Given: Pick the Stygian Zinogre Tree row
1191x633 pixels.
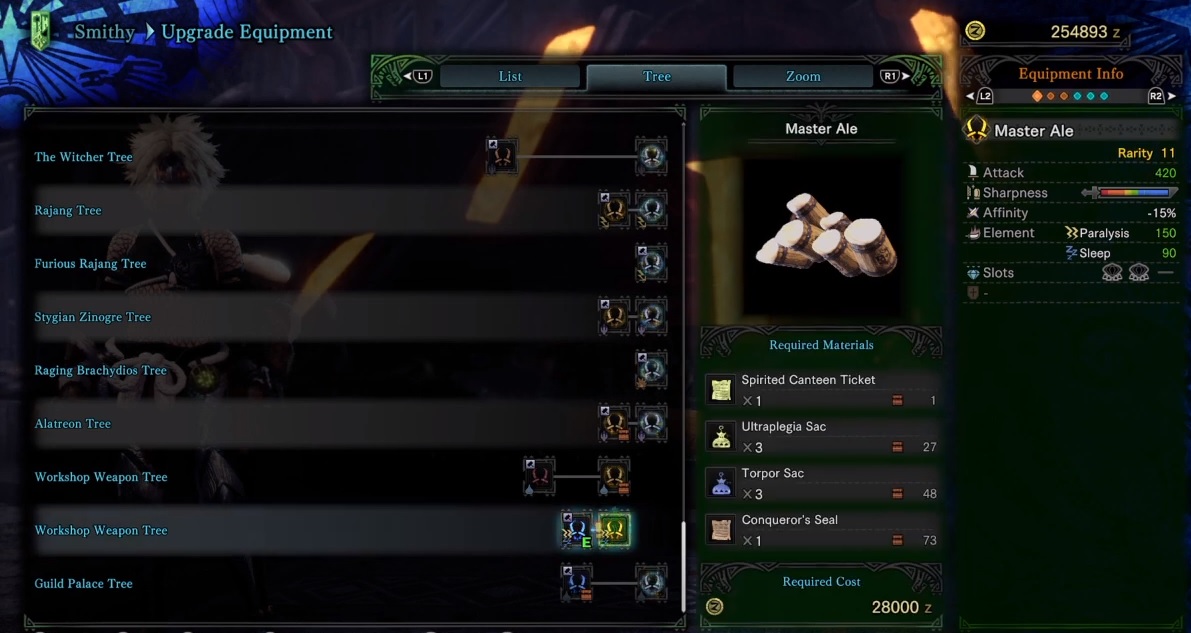Looking at the screenshot, I should point(93,317).
